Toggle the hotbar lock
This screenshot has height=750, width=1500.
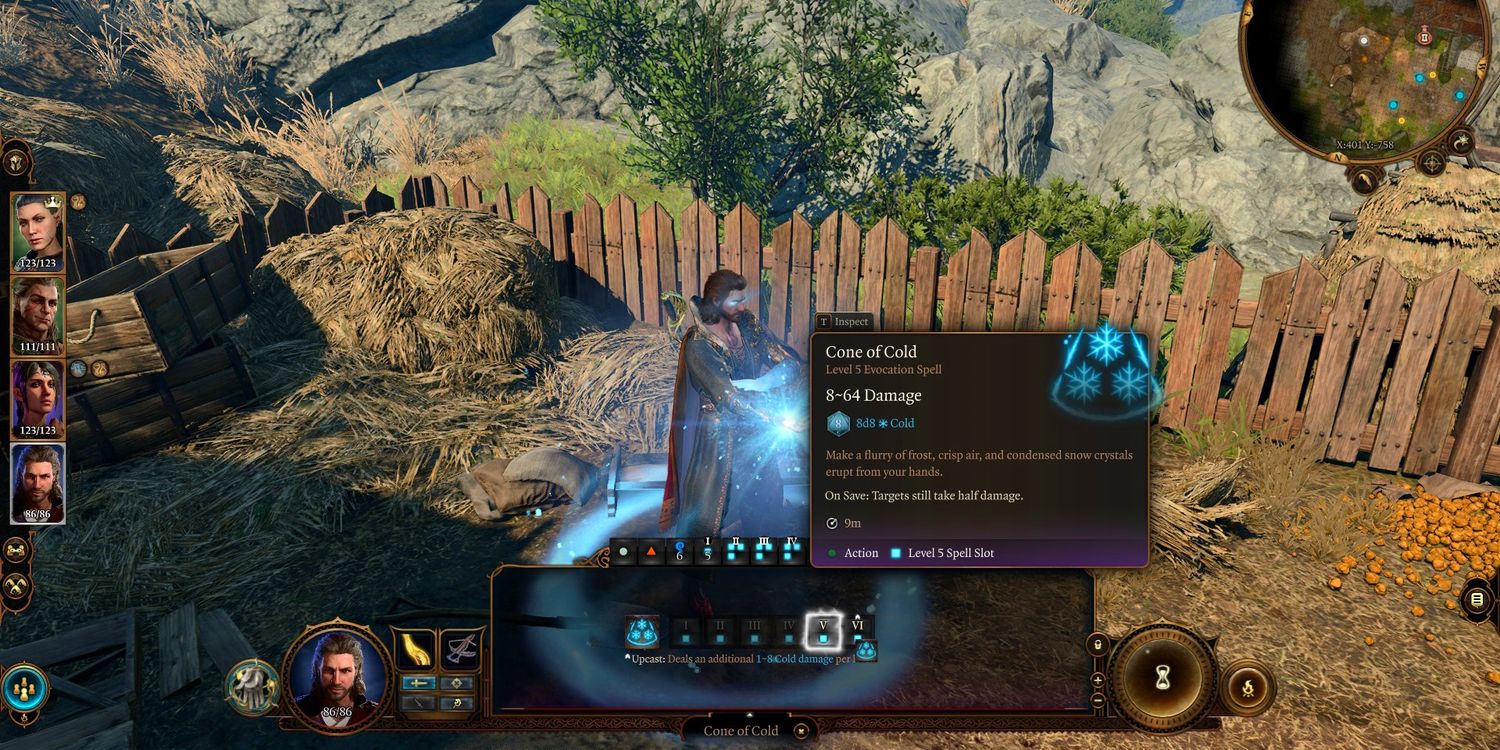pos(1098,645)
